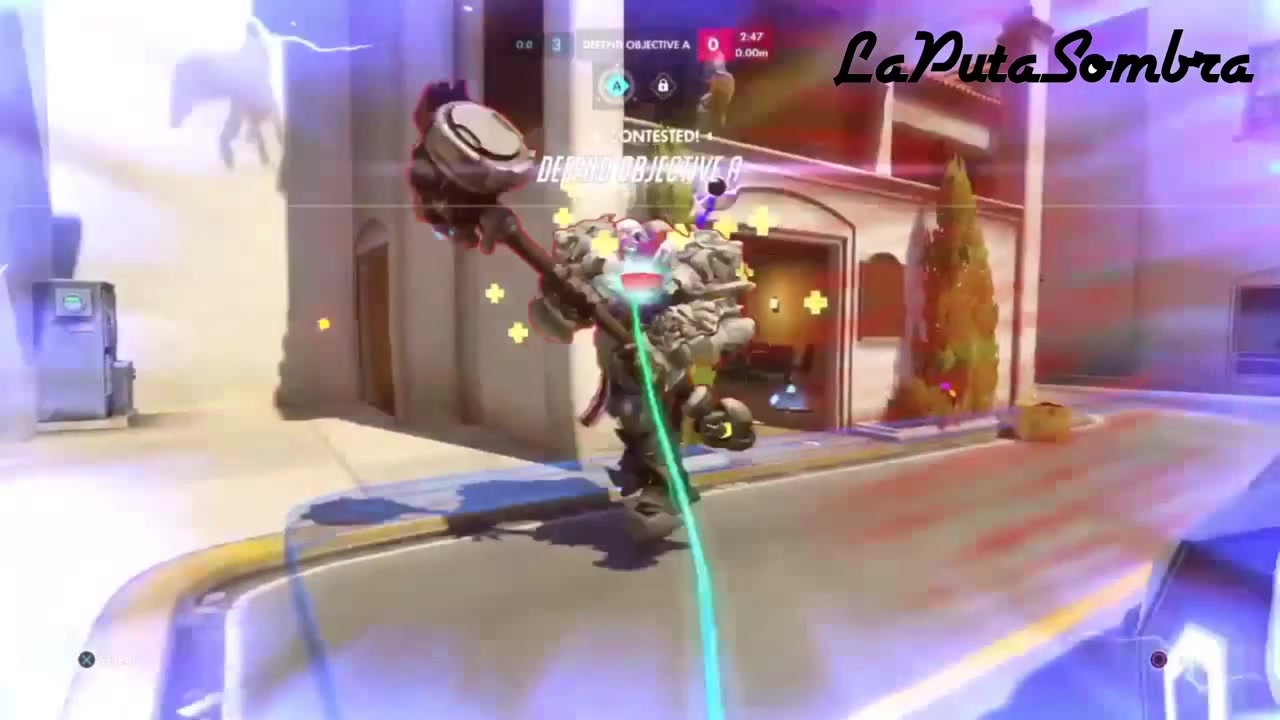
Task: Select the DEFEND OBJECTIVE A header
Action: tap(635, 44)
